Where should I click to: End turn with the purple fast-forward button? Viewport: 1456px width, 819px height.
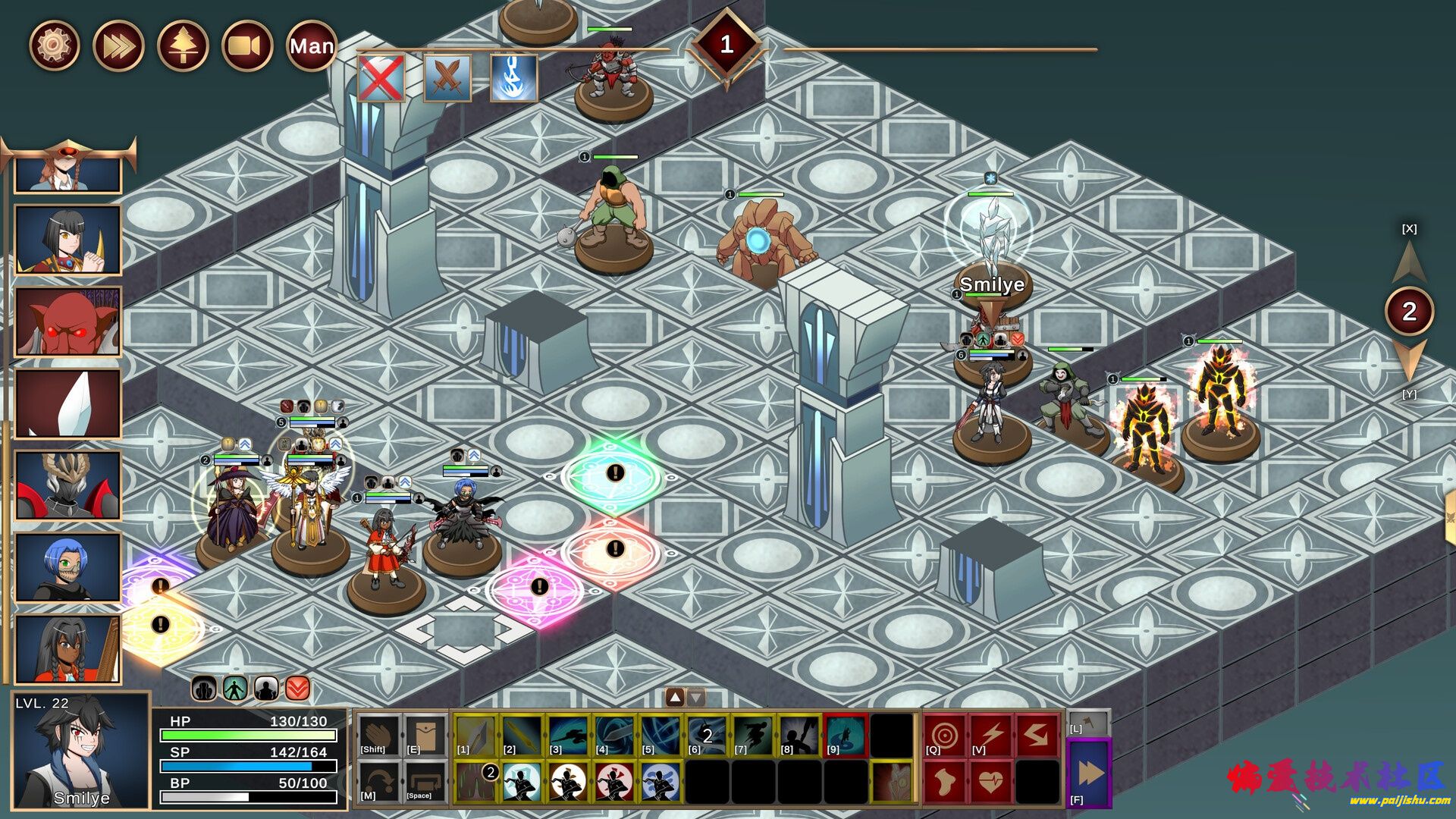coord(1090,773)
